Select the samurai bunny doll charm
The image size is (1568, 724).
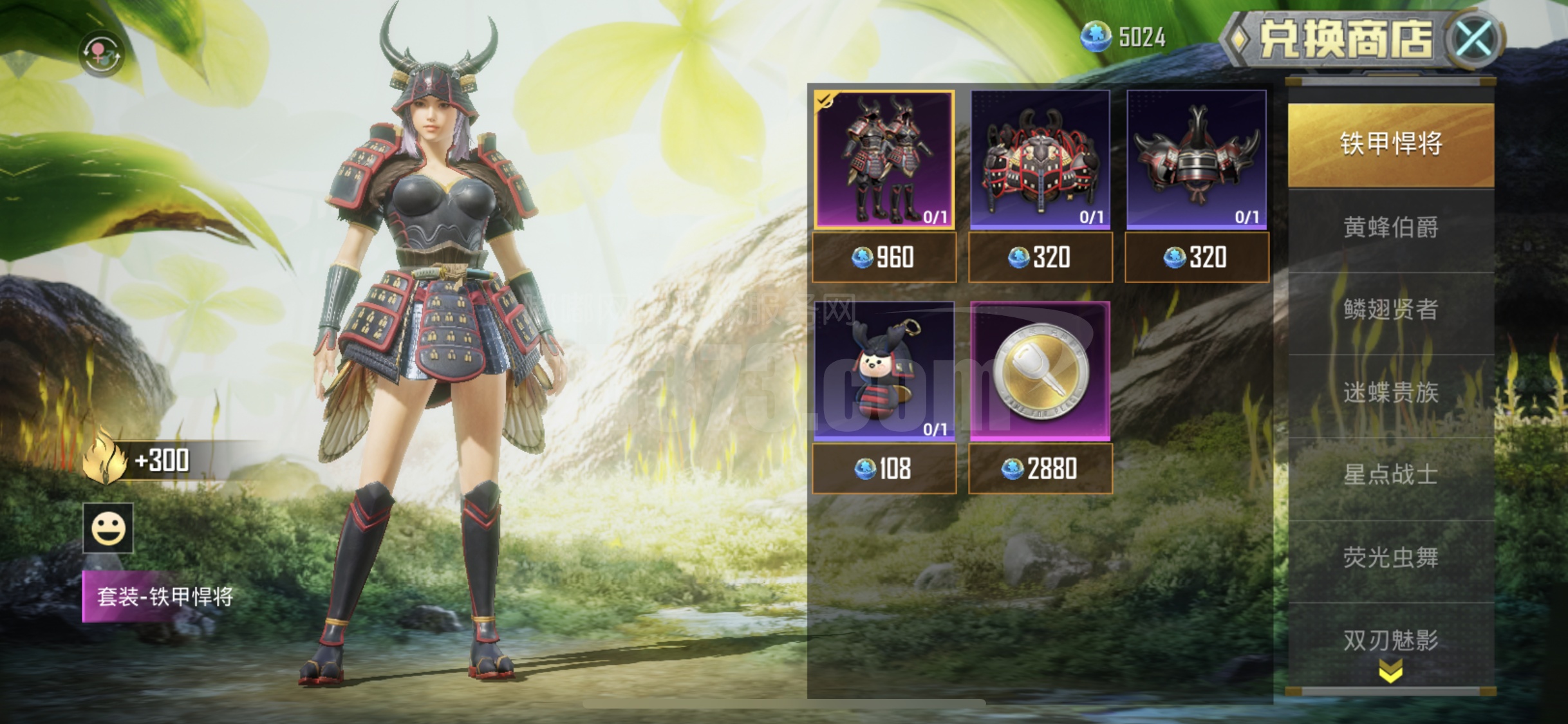point(884,371)
